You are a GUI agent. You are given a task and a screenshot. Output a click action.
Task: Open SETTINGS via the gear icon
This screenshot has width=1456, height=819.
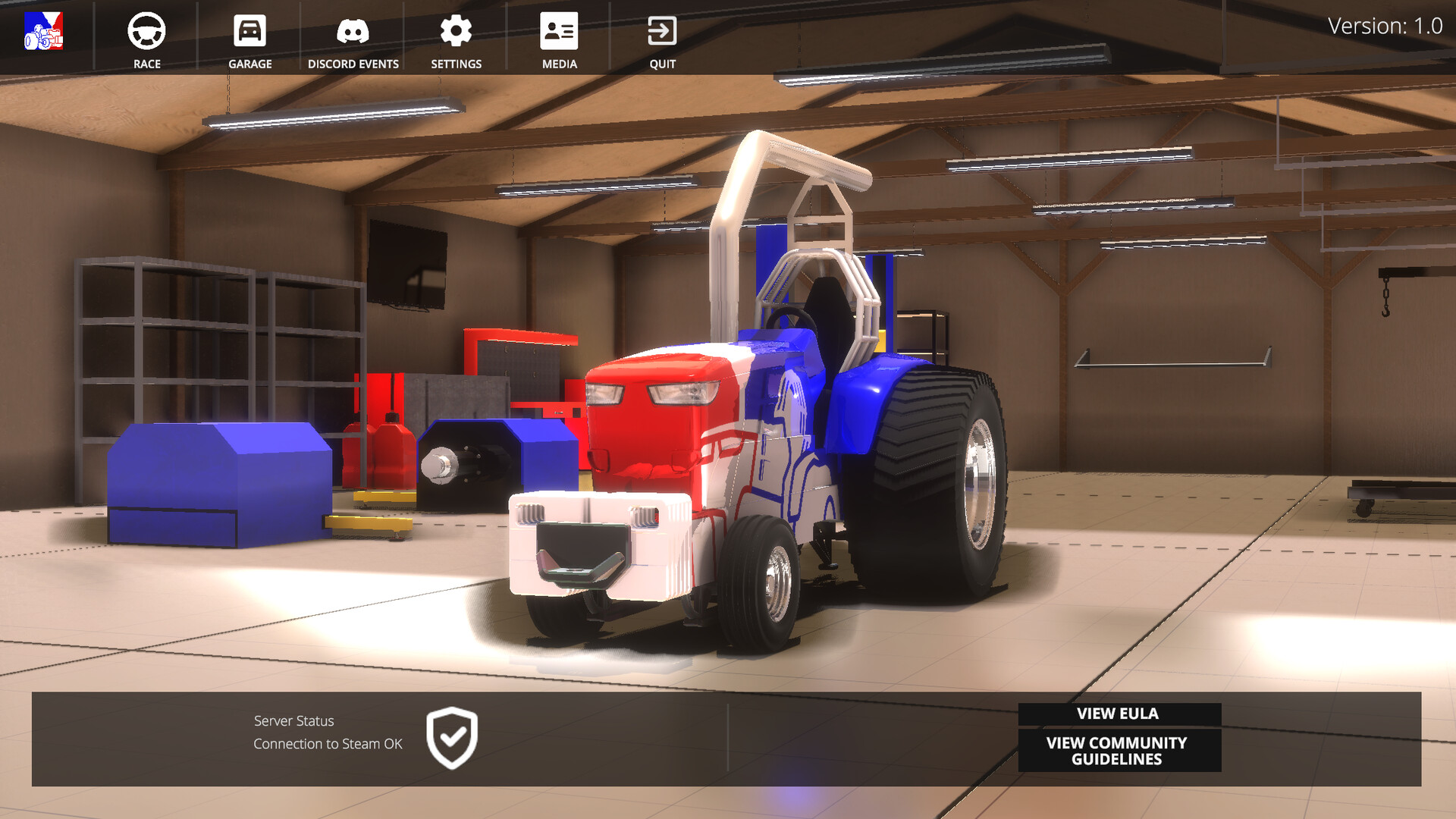click(456, 30)
